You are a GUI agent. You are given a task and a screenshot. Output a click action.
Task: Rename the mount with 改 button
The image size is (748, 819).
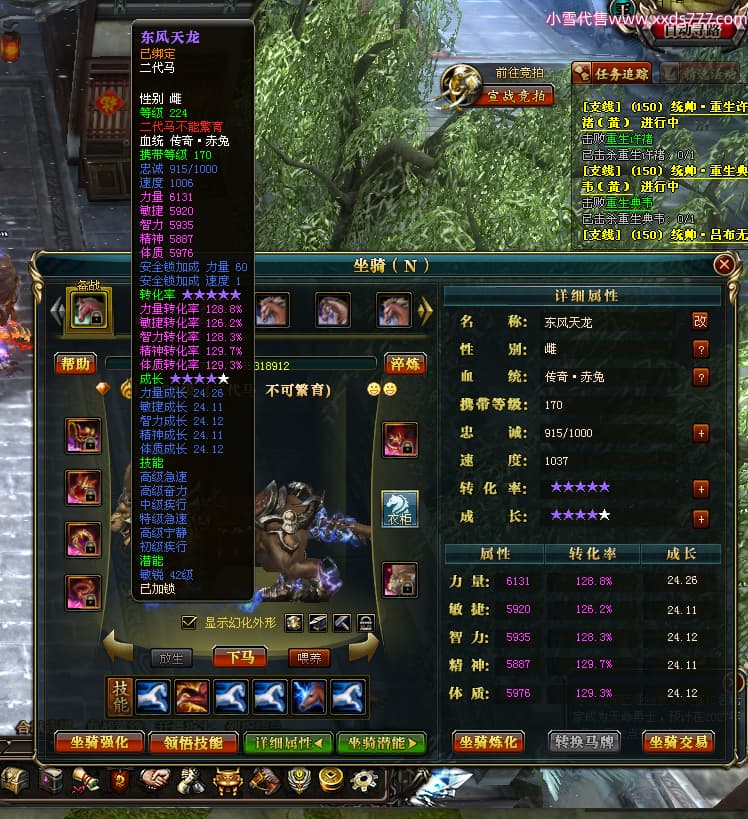700,321
